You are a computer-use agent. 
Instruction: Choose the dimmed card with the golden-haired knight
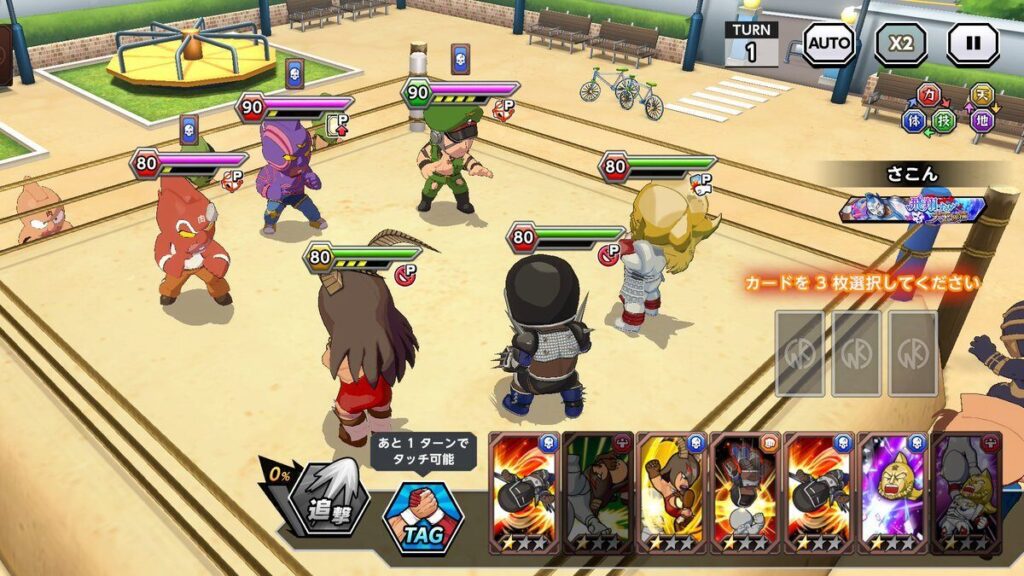click(966, 493)
